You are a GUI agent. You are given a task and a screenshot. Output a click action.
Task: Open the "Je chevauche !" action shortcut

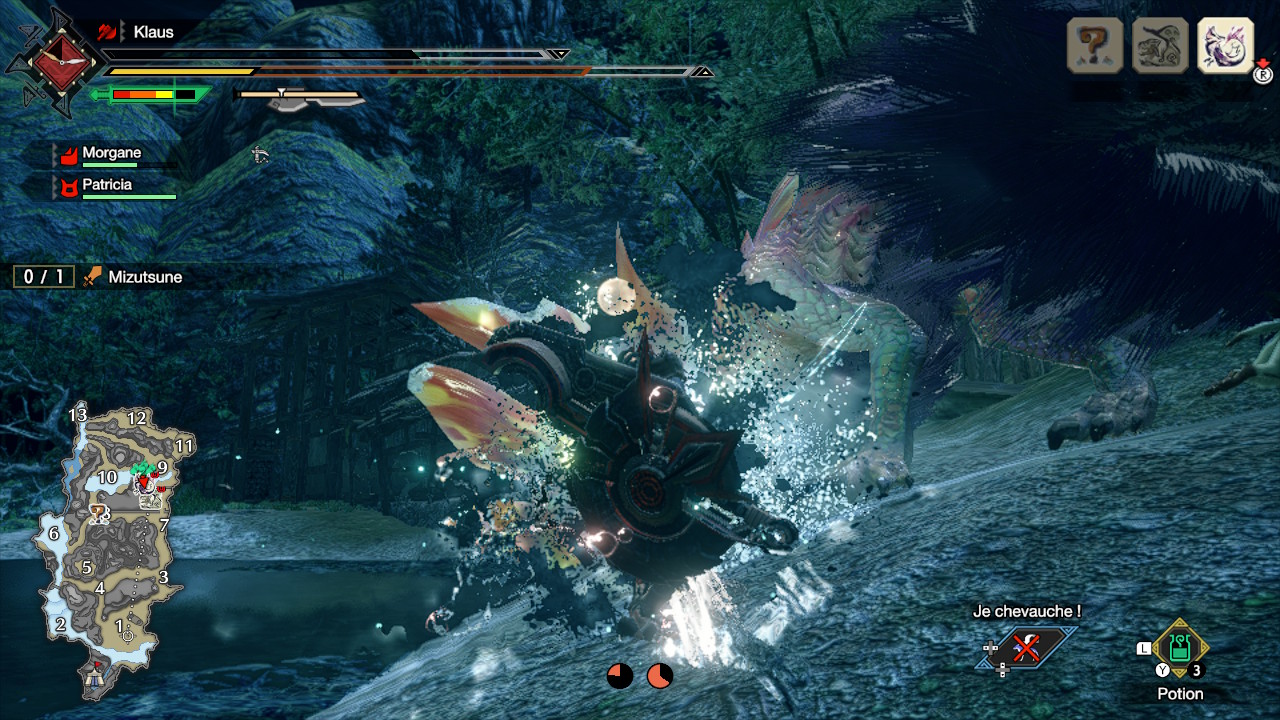pos(1026,648)
